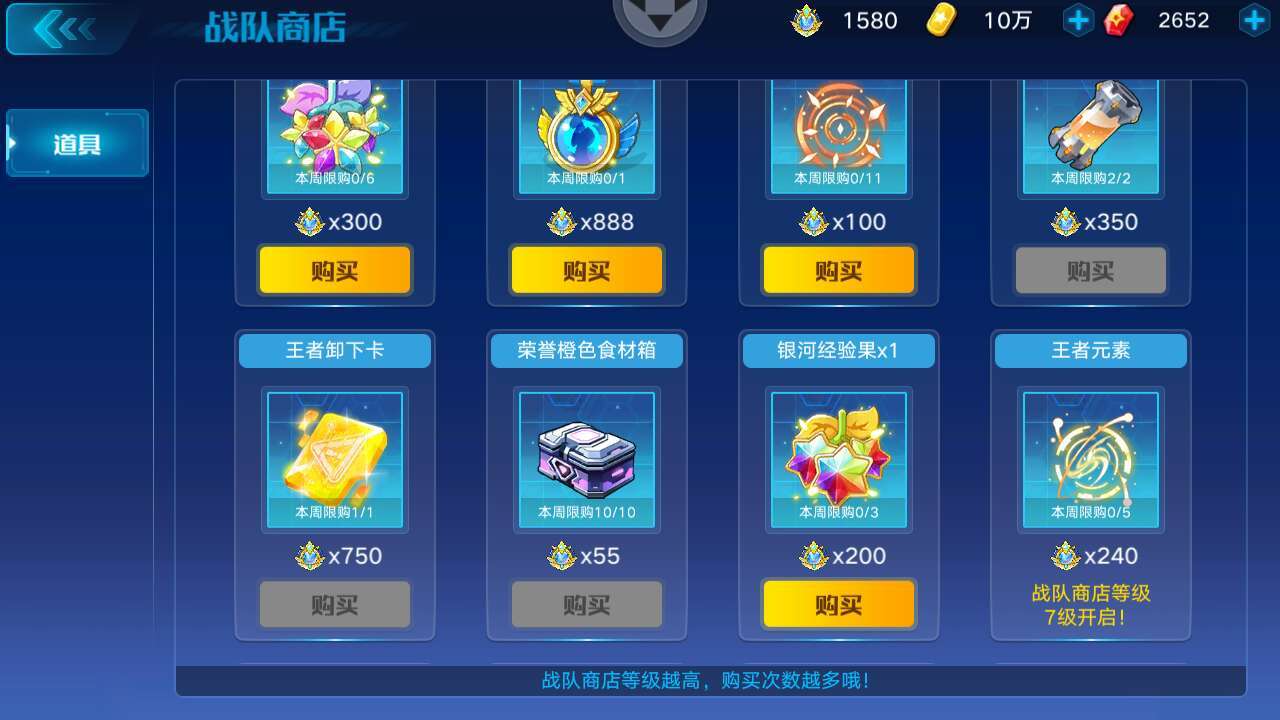Click the plus button next to the gold amount
Screen dimensions: 1280x720
pos(1078,19)
